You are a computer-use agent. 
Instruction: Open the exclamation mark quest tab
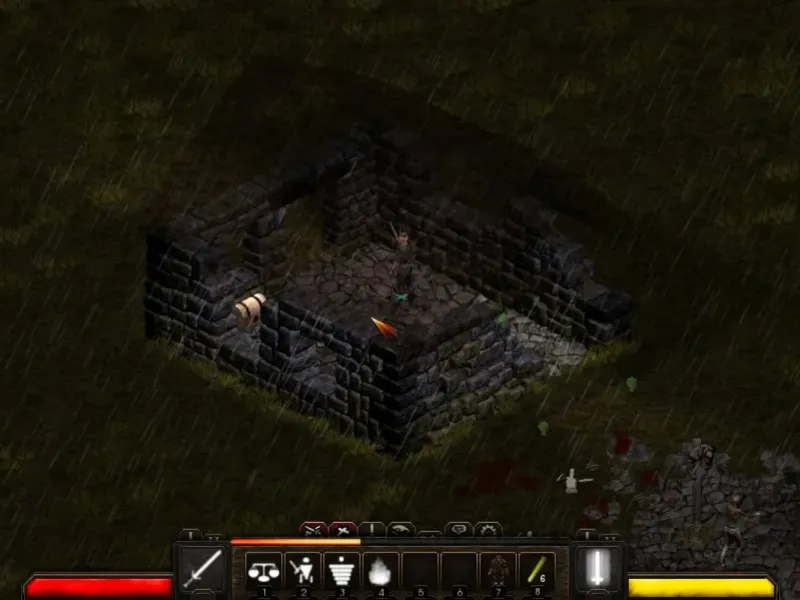[372, 528]
